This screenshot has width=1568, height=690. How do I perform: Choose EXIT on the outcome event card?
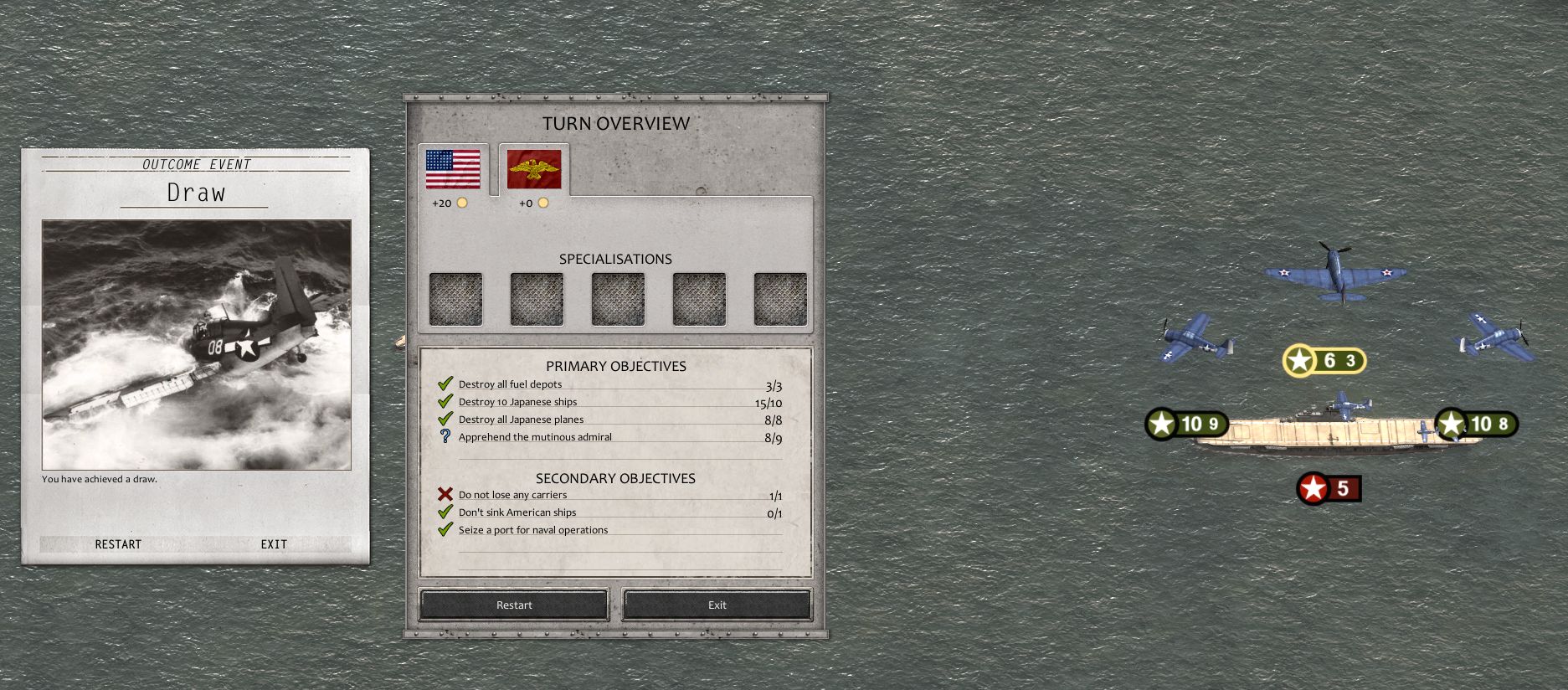pos(274,544)
